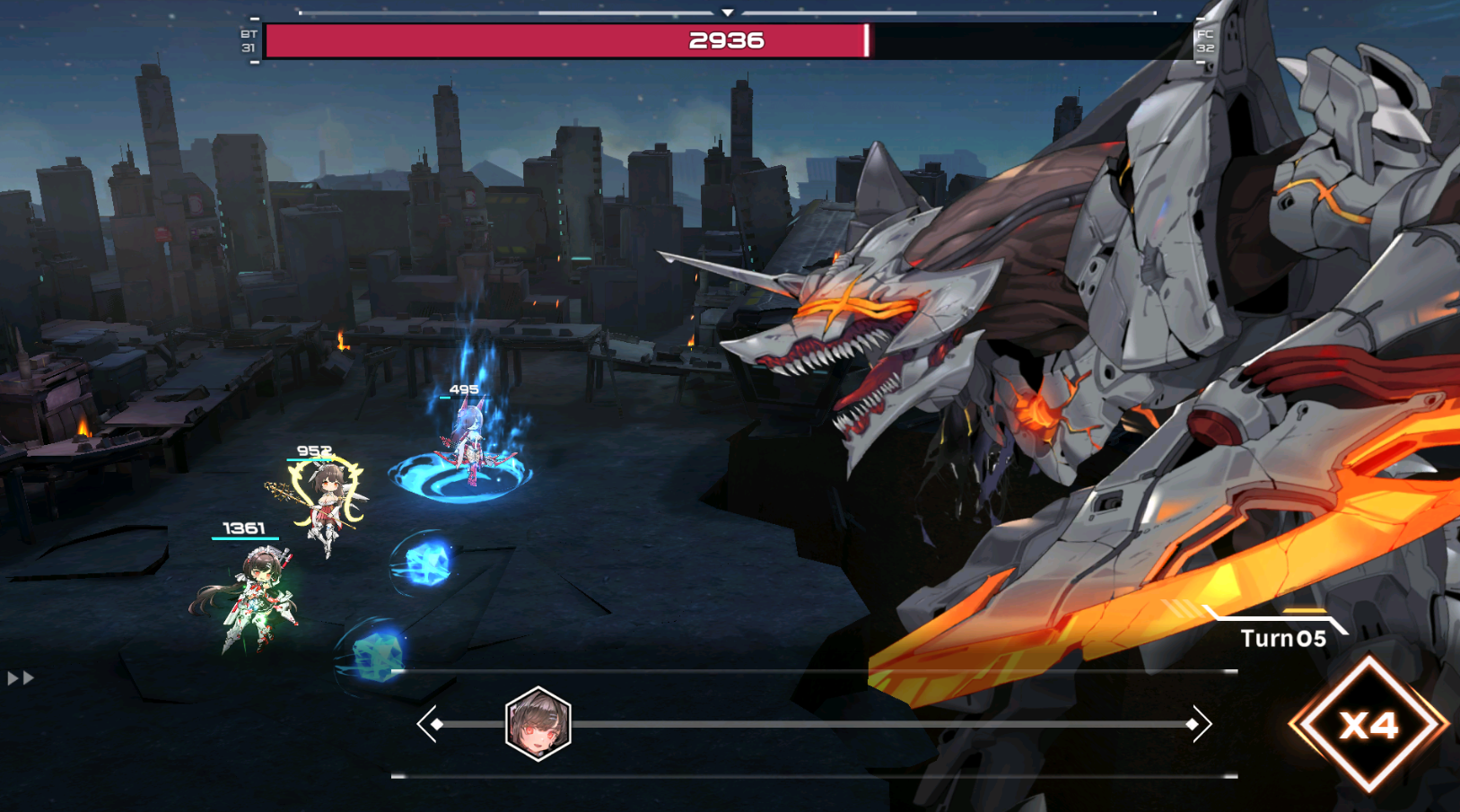The height and width of the screenshot is (812, 1460).
Task: Toggle the X4 battle speed button
Action: point(1368,724)
